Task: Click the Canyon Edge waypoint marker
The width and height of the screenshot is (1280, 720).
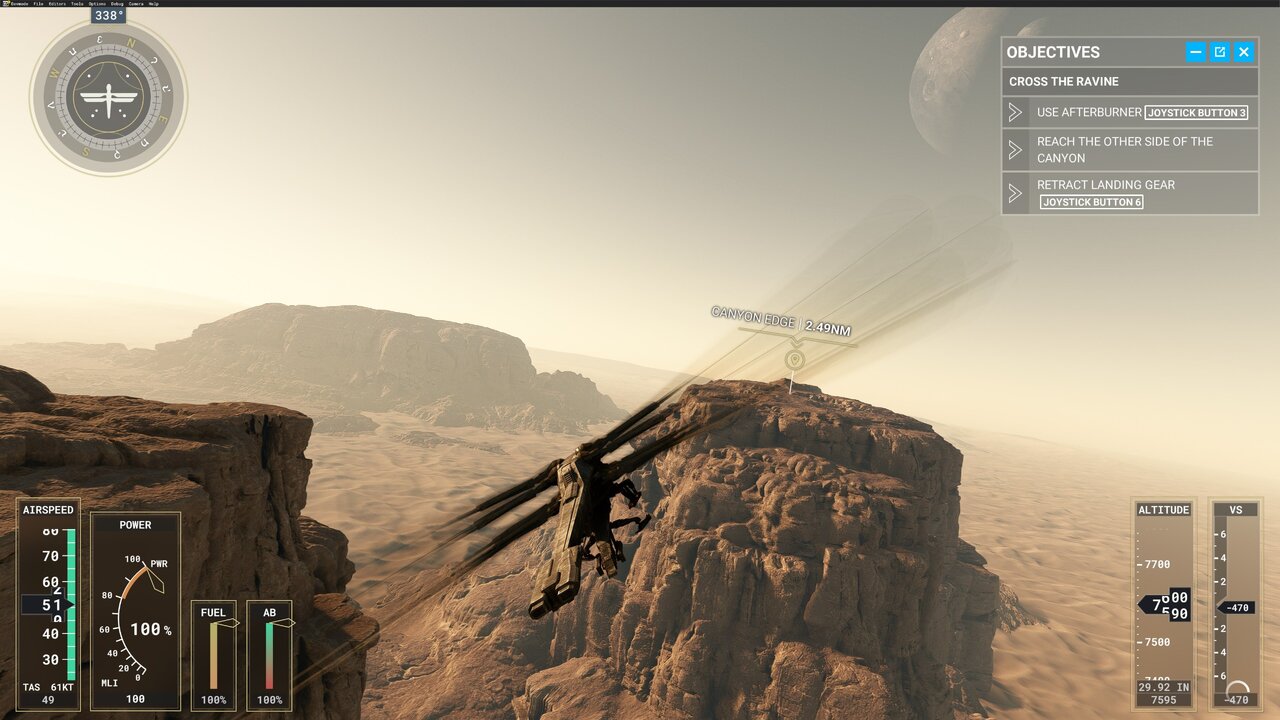Action: pyautogui.click(x=793, y=358)
